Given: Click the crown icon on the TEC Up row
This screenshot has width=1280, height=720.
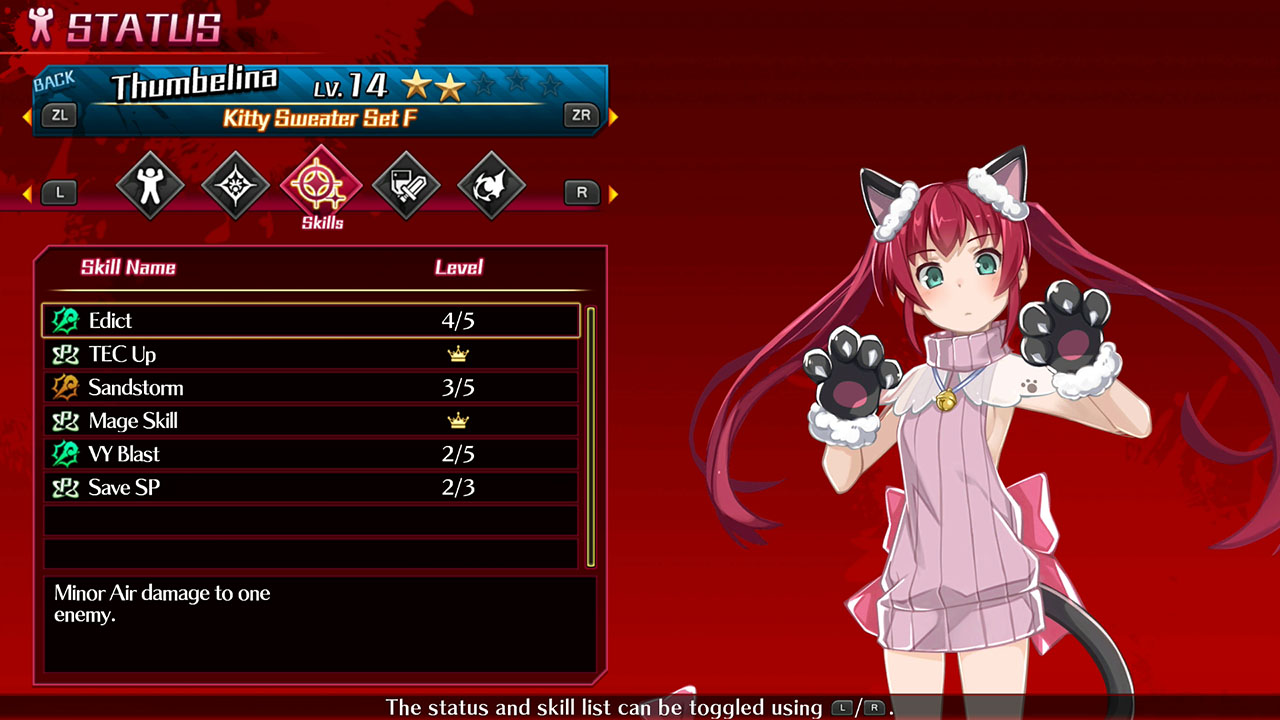Looking at the screenshot, I should pyautogui.click(x=459, y=354).
